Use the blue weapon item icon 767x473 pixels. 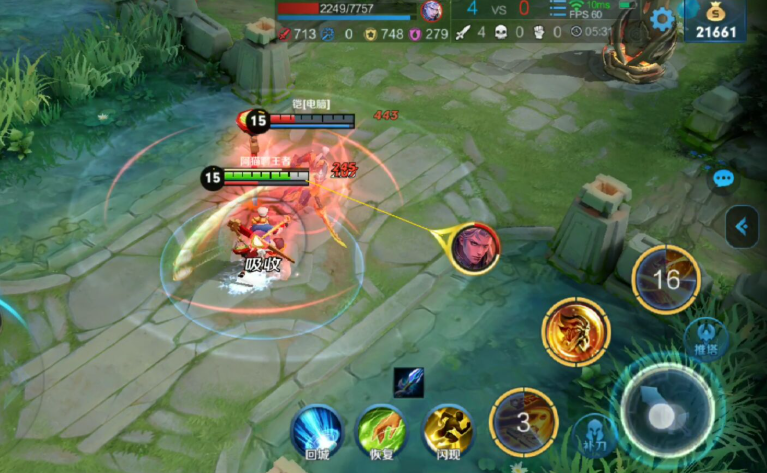click(408, 382)
